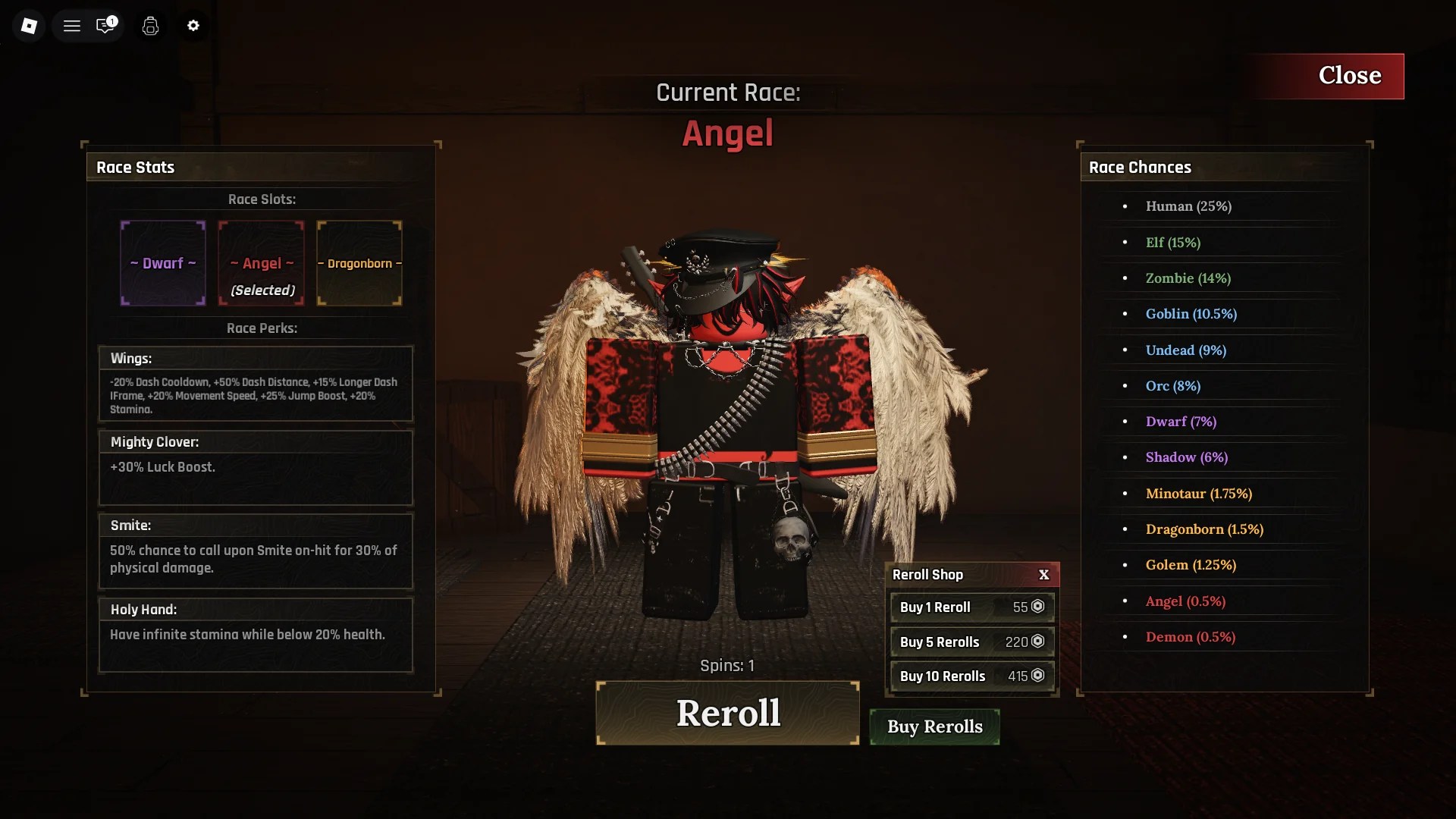Buy 1 Reroll for 55 Robux
The image size is (1456, 819).
click(x=971, y=607)
